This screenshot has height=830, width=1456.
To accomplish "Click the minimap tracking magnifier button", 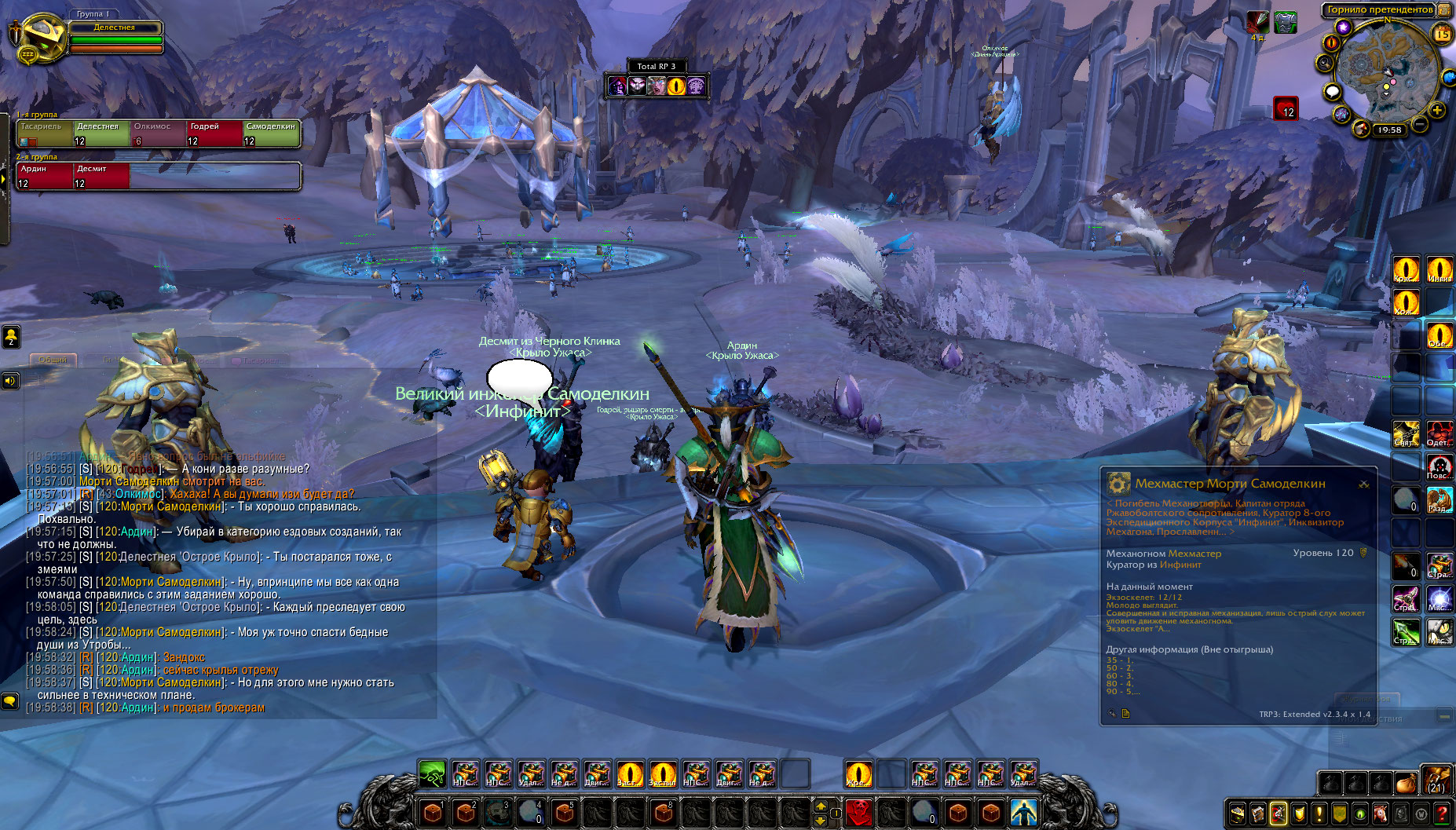I will [x=1326, y=63].
